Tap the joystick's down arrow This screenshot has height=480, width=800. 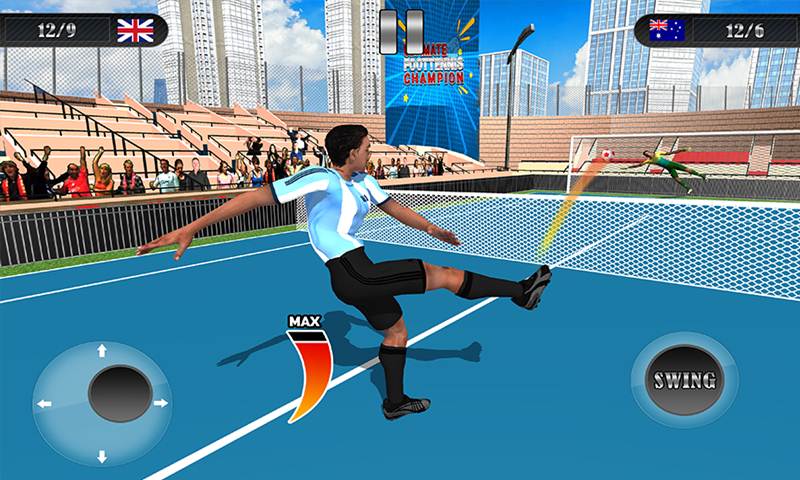point(101,456)
